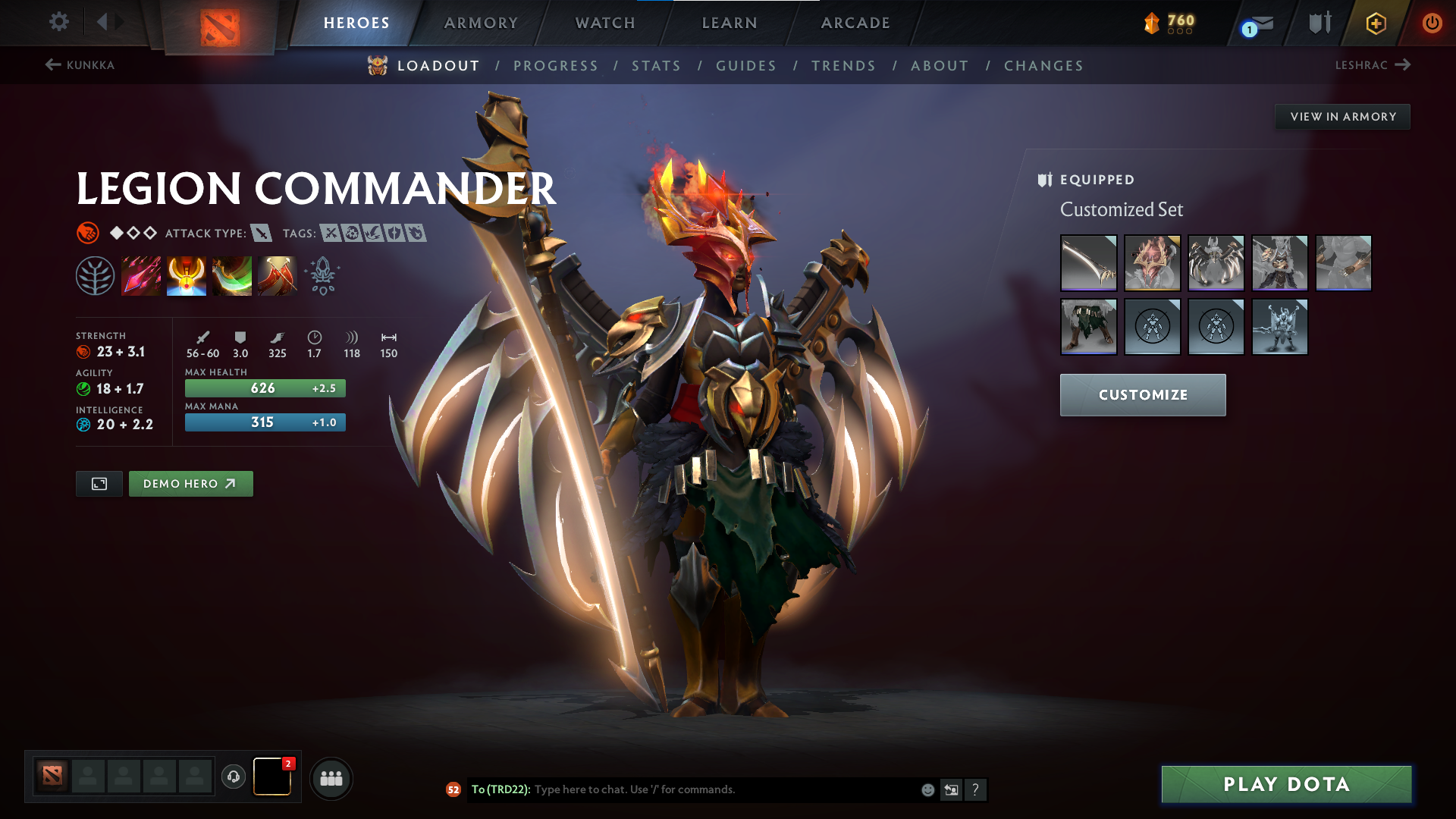Click the DEMO HERO button
Image resolution: width=1456 pixels, height=819 pixels.
click(190, 483)
